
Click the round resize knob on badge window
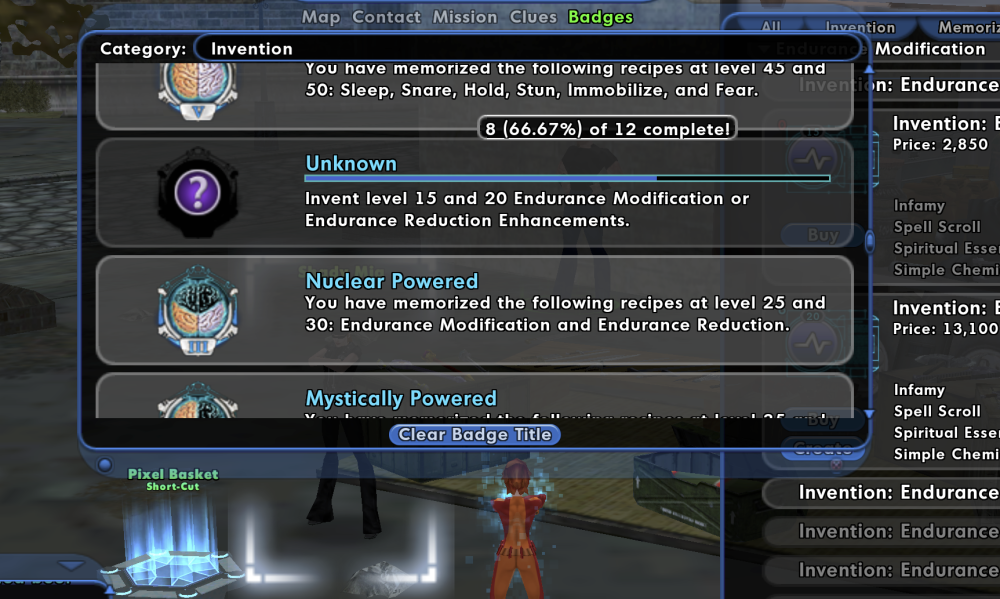tap(104, 464)
